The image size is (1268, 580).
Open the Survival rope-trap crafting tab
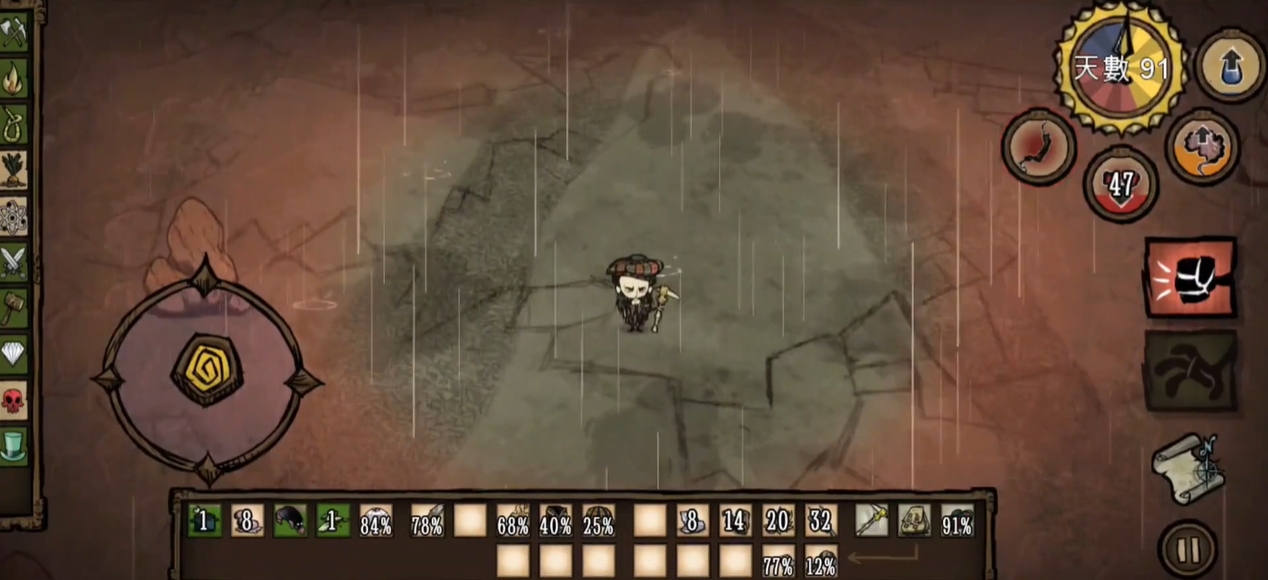13,124
